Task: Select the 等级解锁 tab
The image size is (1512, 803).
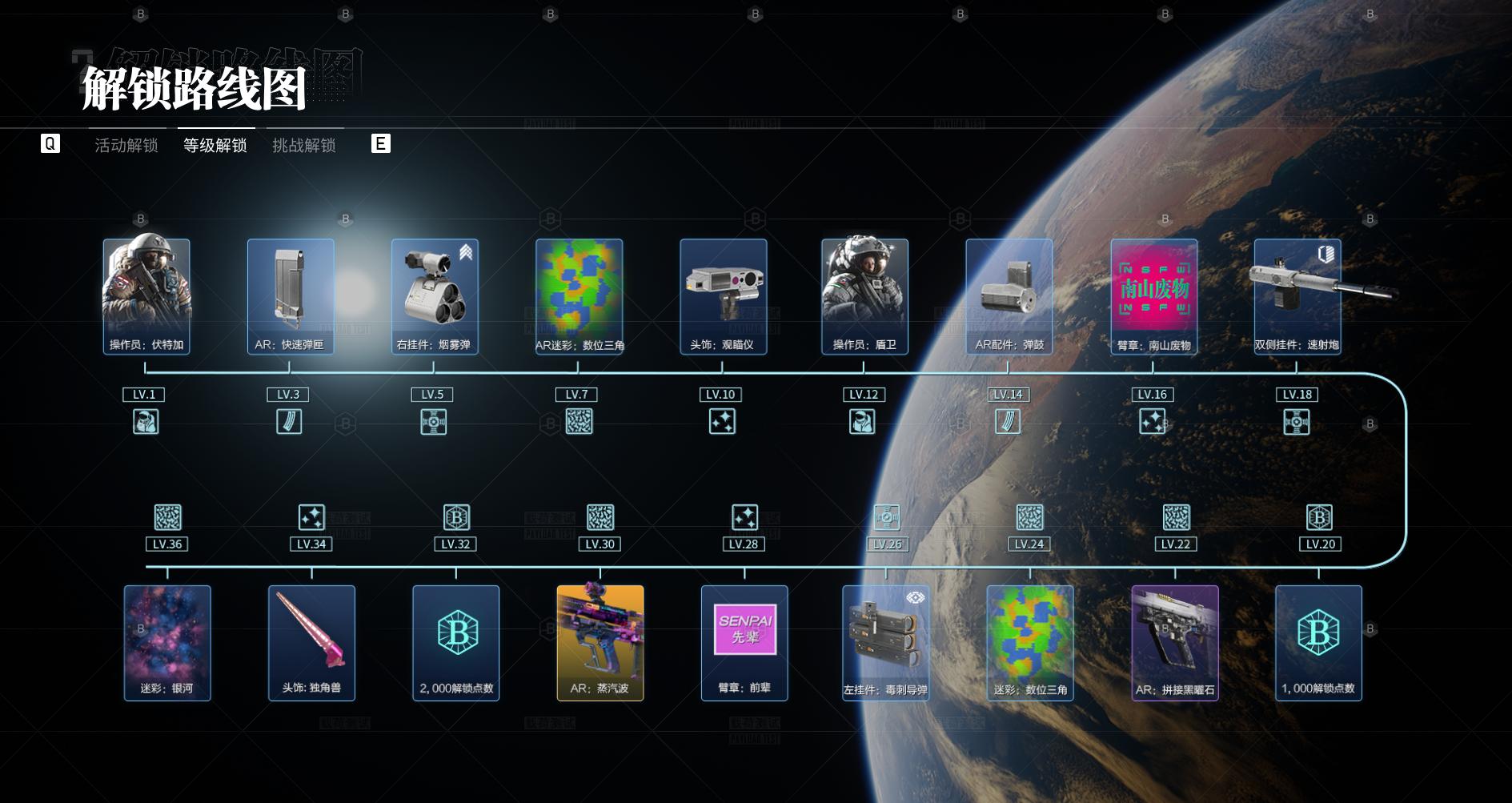Action: [215, 145]
